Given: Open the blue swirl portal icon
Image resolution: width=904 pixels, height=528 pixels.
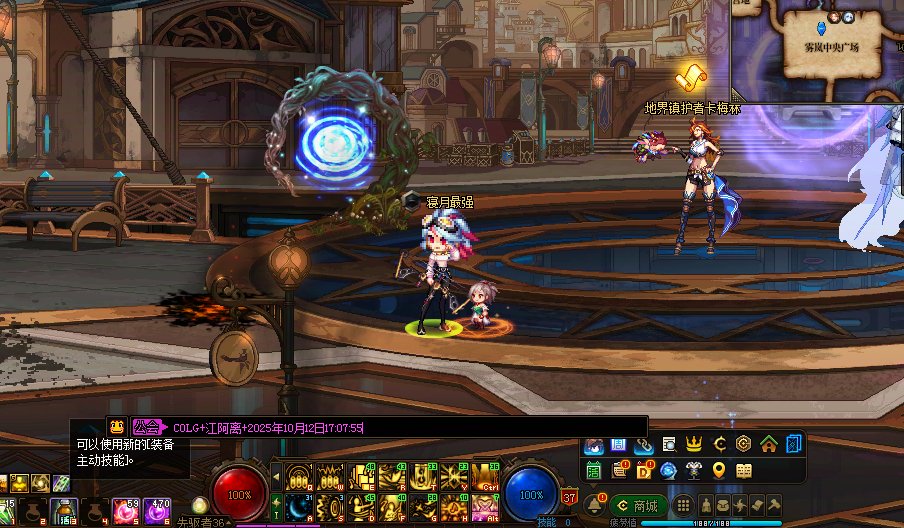Looking at the screenshot, I should coord(669,470).
